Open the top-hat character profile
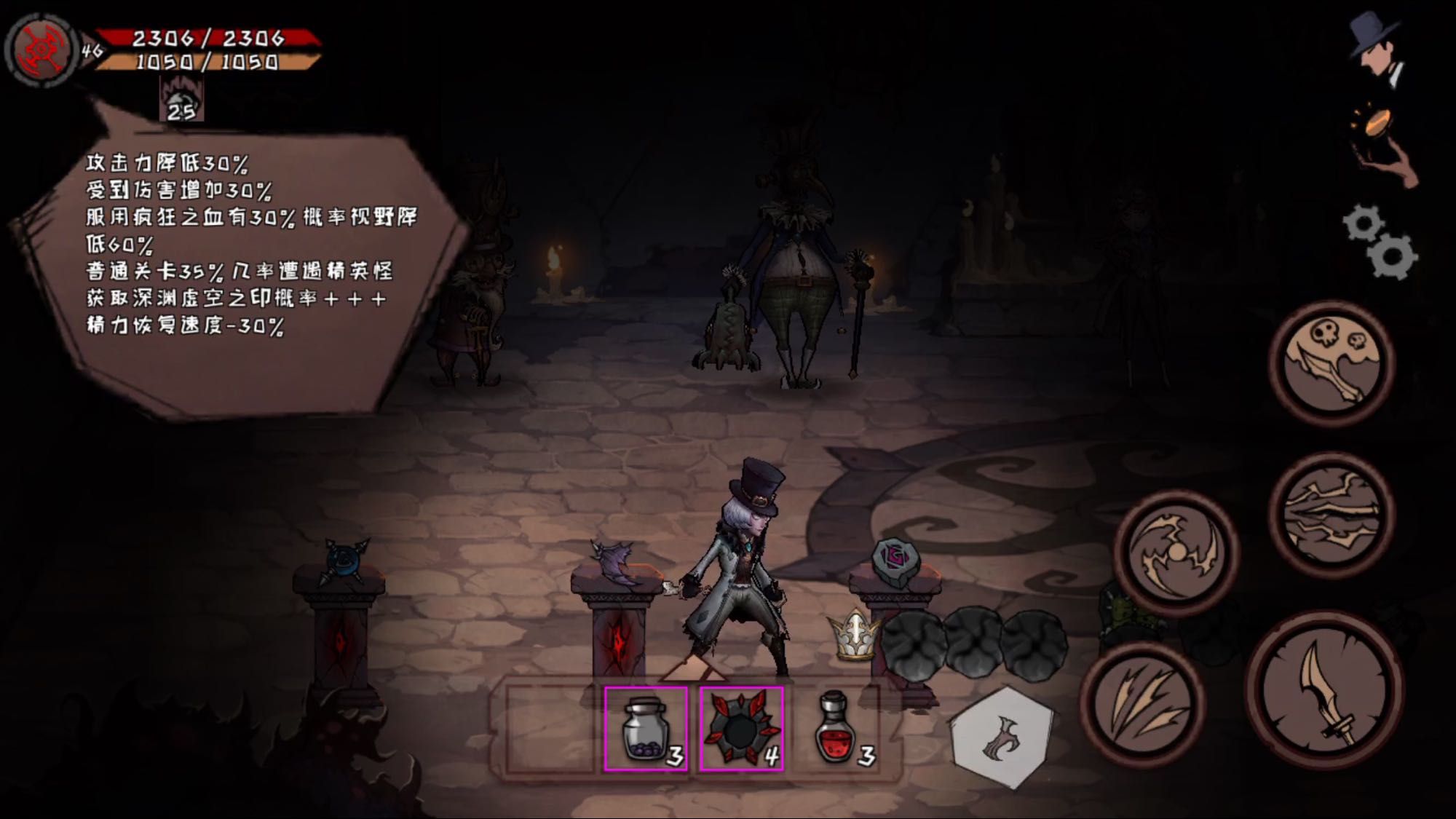The image size is (1456, 819). pos(1376,50)
